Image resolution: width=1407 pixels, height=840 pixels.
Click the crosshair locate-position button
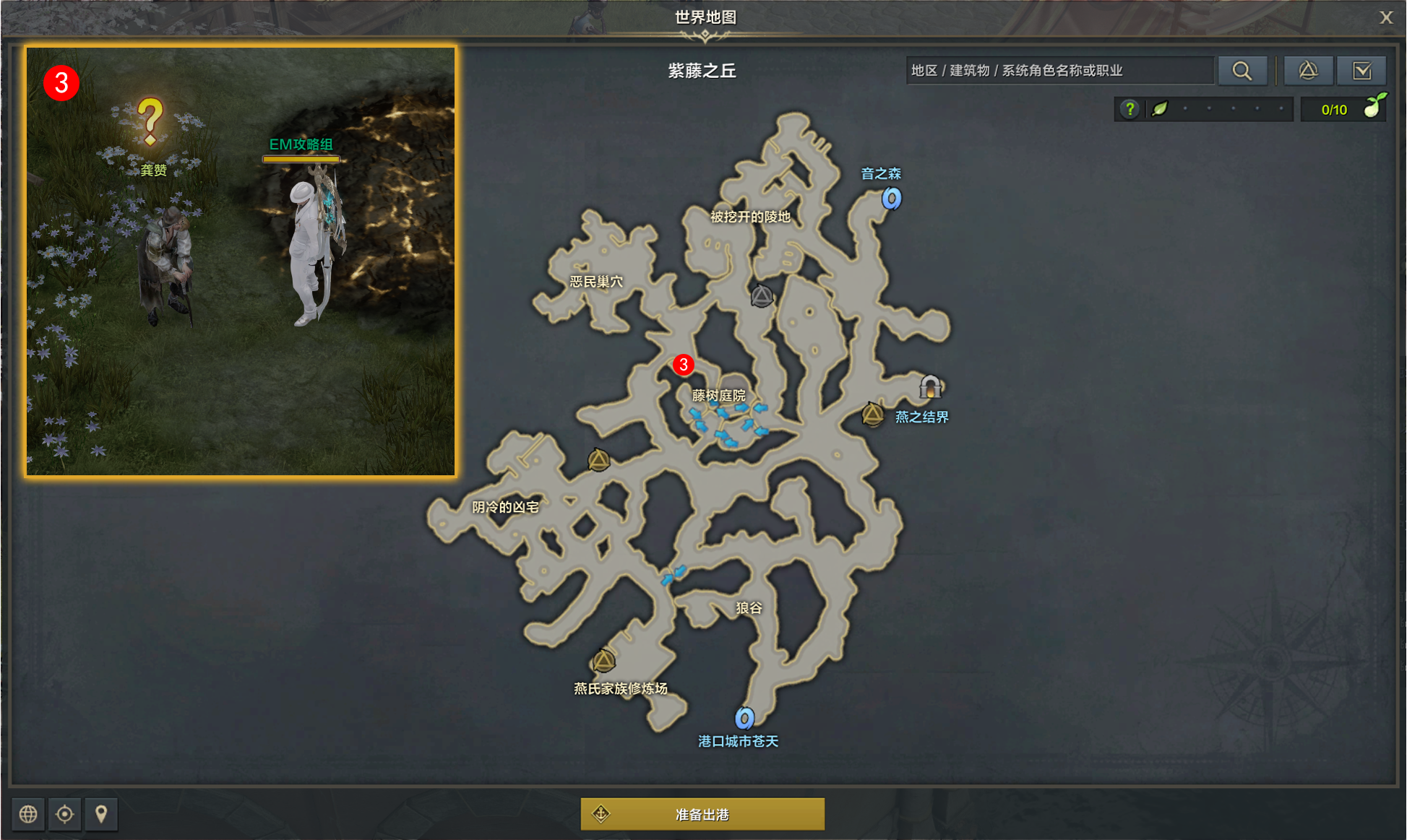64,814
